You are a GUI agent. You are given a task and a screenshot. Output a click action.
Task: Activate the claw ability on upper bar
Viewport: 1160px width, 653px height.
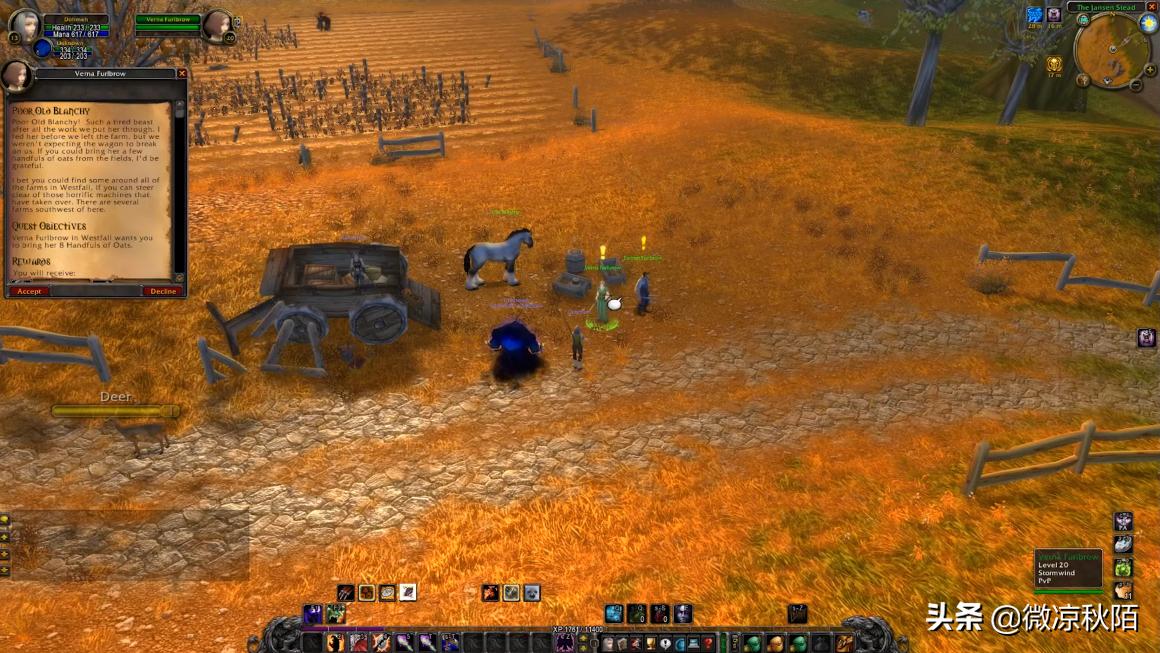click(x=345, y=593)
